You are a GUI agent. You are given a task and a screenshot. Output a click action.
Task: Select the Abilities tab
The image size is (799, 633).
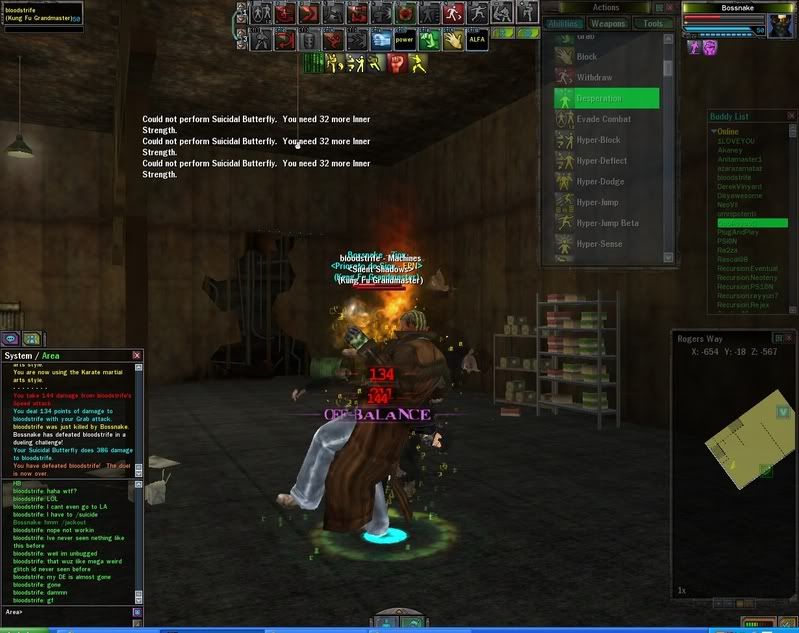(x=566, y=24)
